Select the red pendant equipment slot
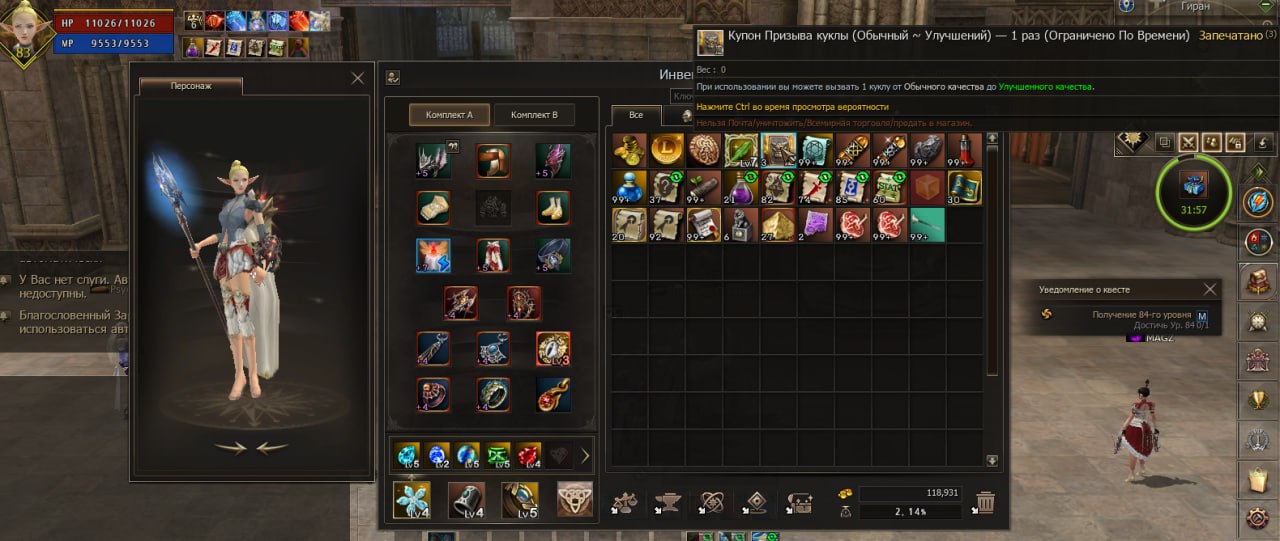 click(x=552, y=394)
